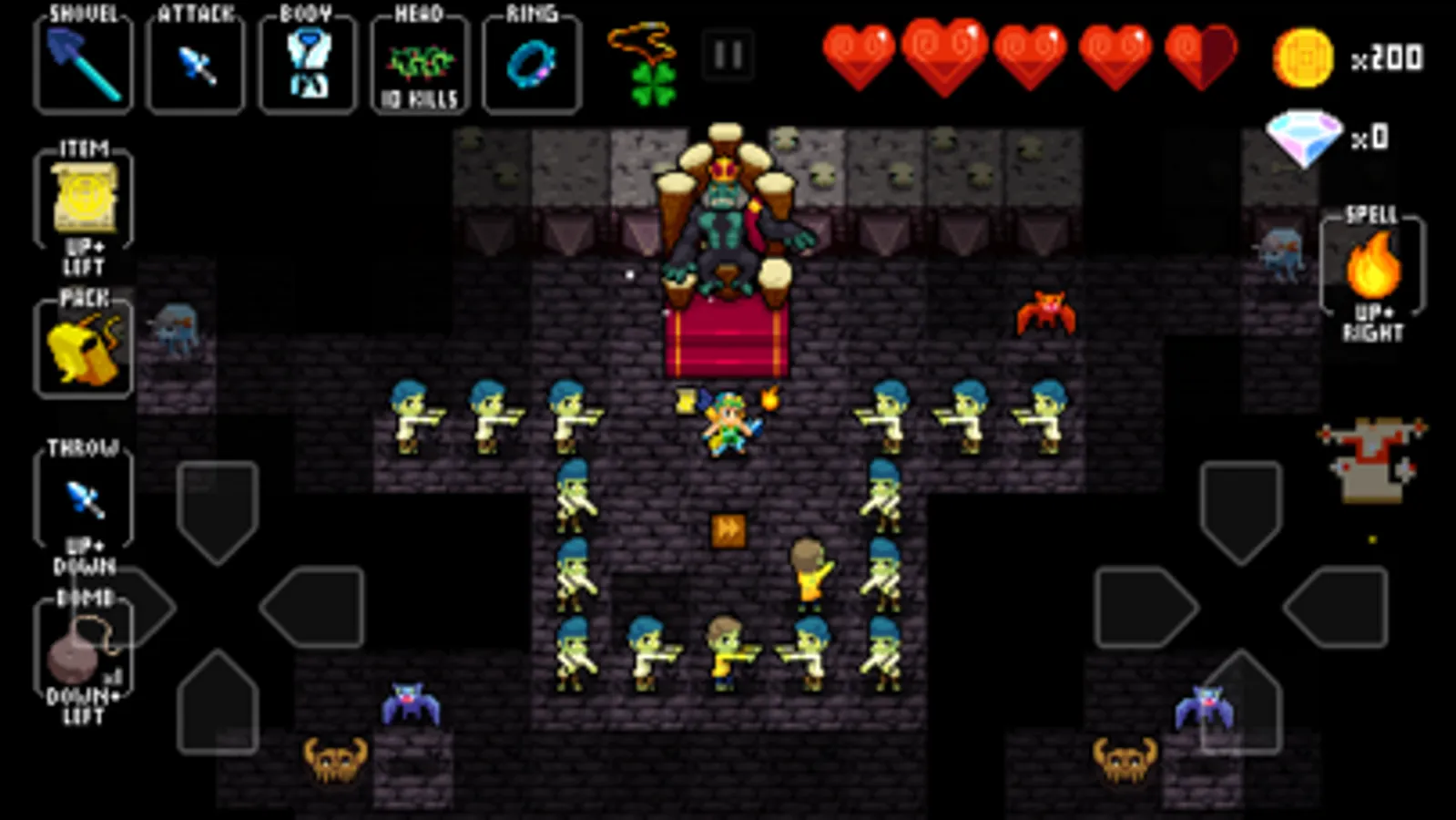Select the equipped Ring icon

(x=531, y=64)
